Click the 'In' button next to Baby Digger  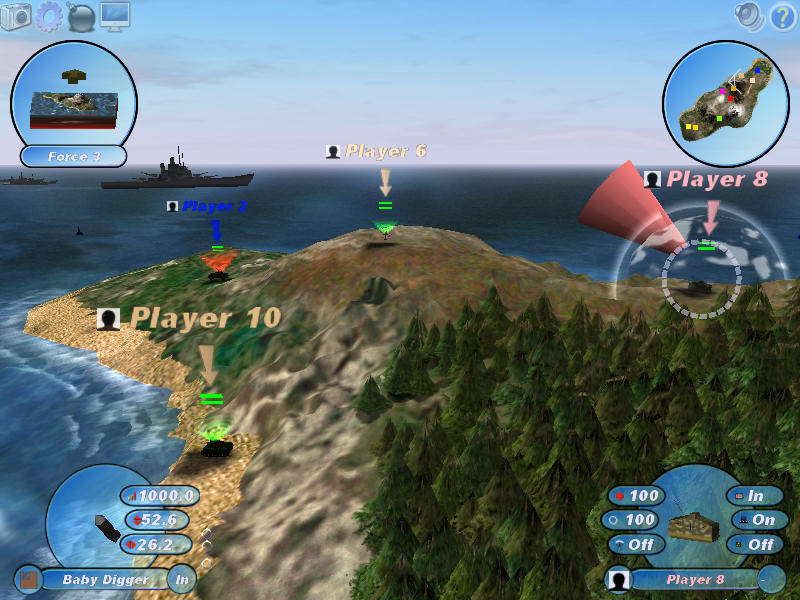point(181,579)
